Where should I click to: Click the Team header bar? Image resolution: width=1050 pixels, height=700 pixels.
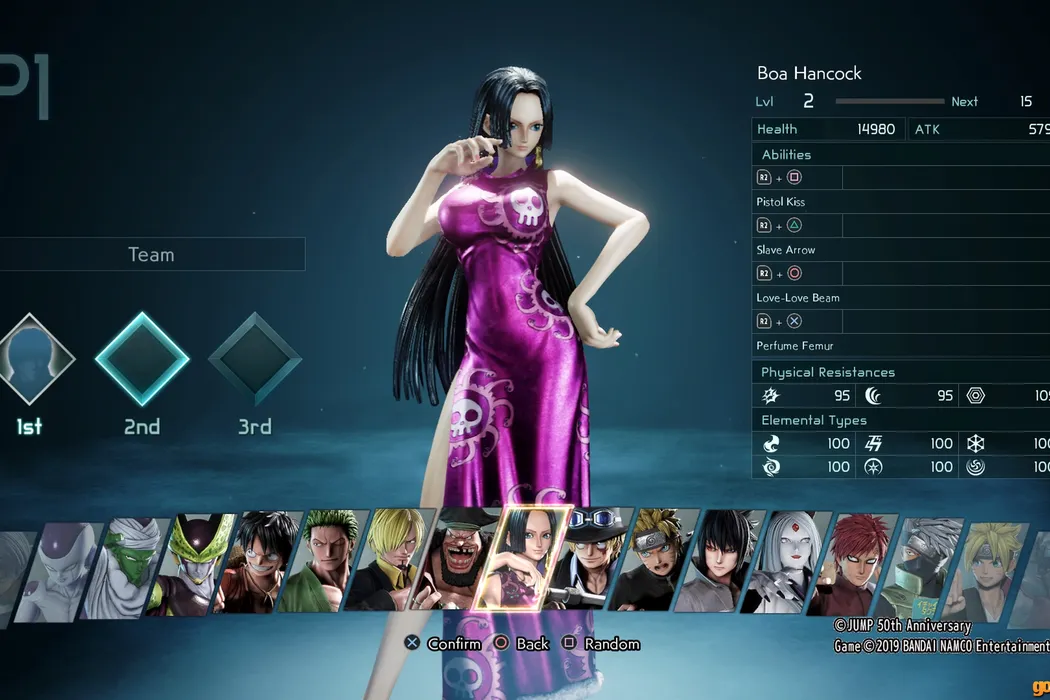151,254
